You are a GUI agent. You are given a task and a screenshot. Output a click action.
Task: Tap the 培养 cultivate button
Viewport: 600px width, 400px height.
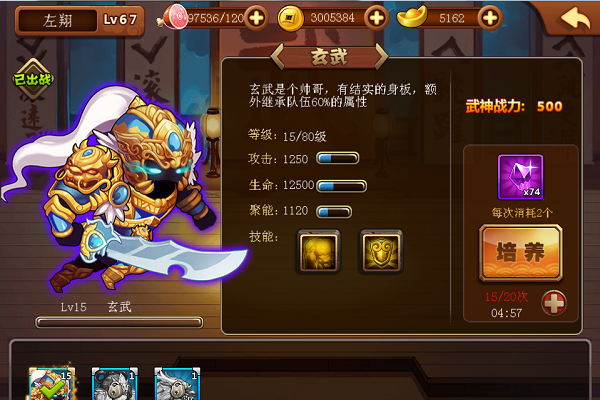click(x=520, y=252)
